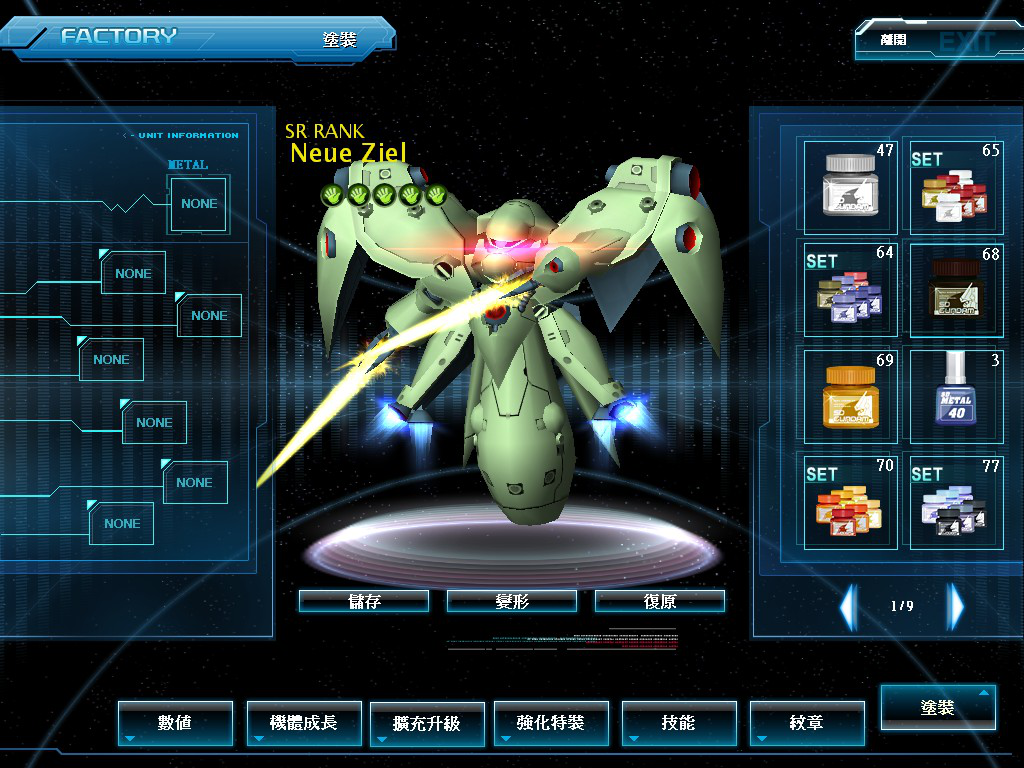Switch to the 強化特裝 tab
This screenshot has height=768, width=1024.
(551, 722)
